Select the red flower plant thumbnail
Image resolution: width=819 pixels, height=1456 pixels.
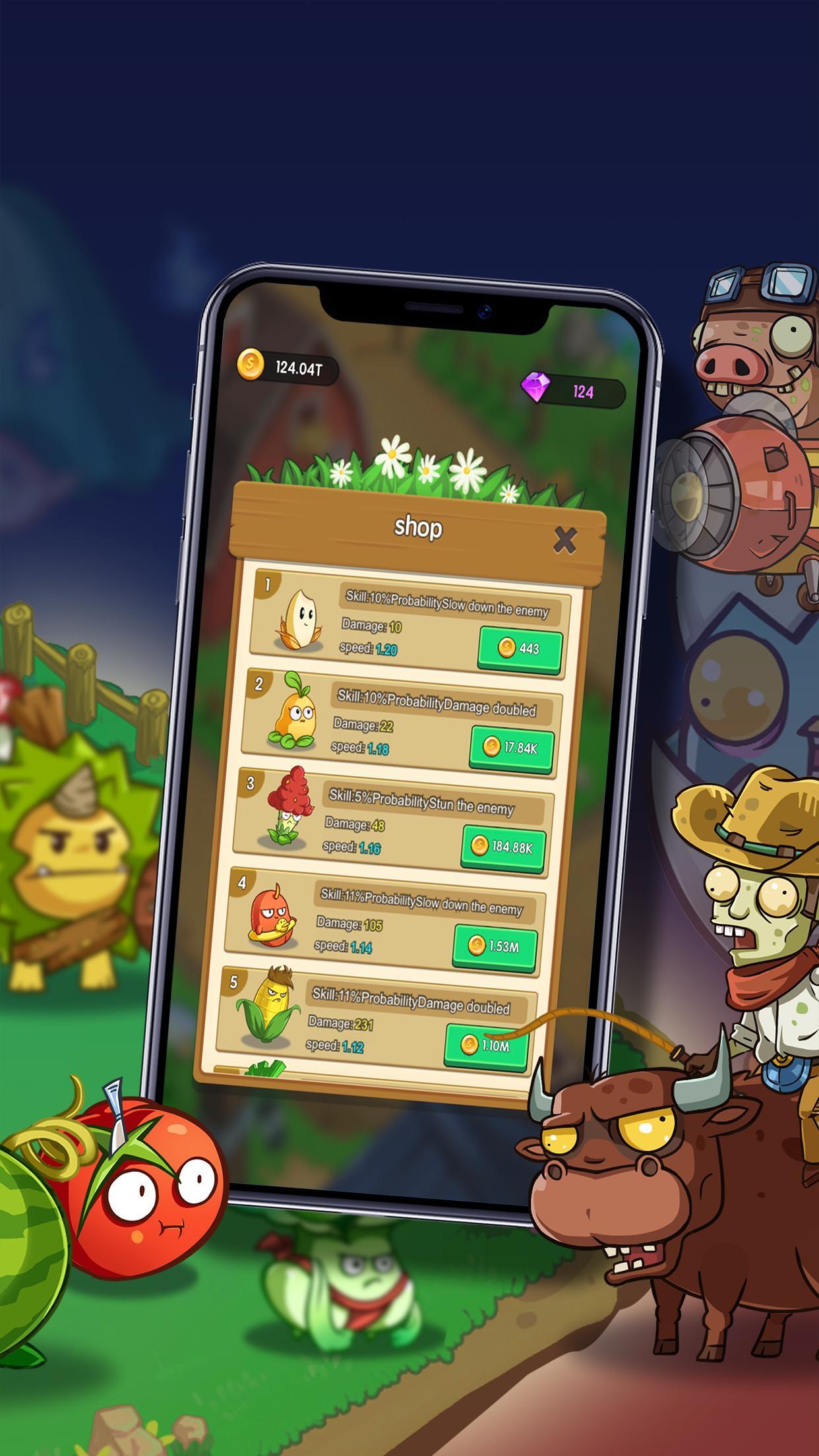pos(285,806)
